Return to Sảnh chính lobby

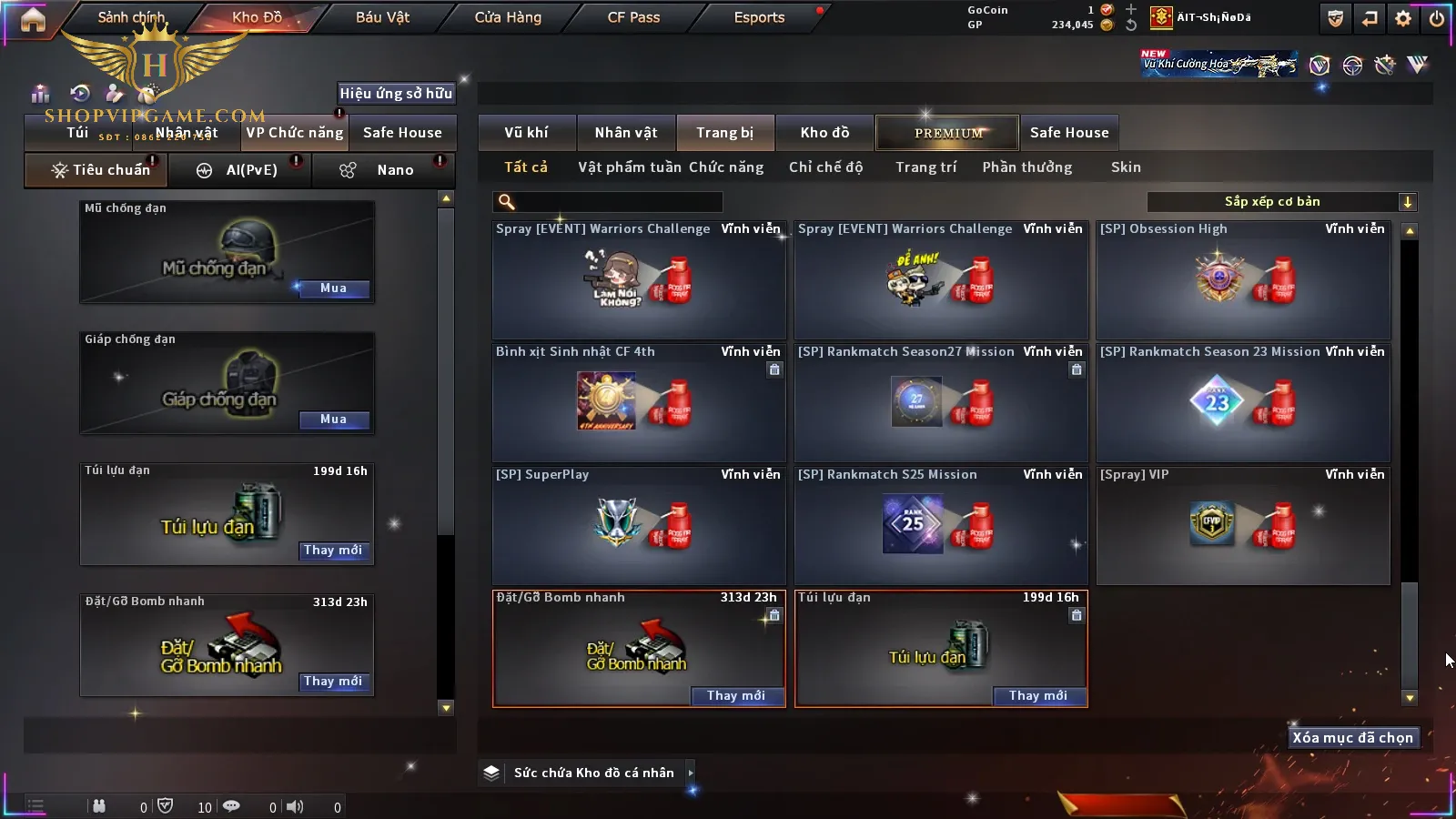(x=131, y=17)
